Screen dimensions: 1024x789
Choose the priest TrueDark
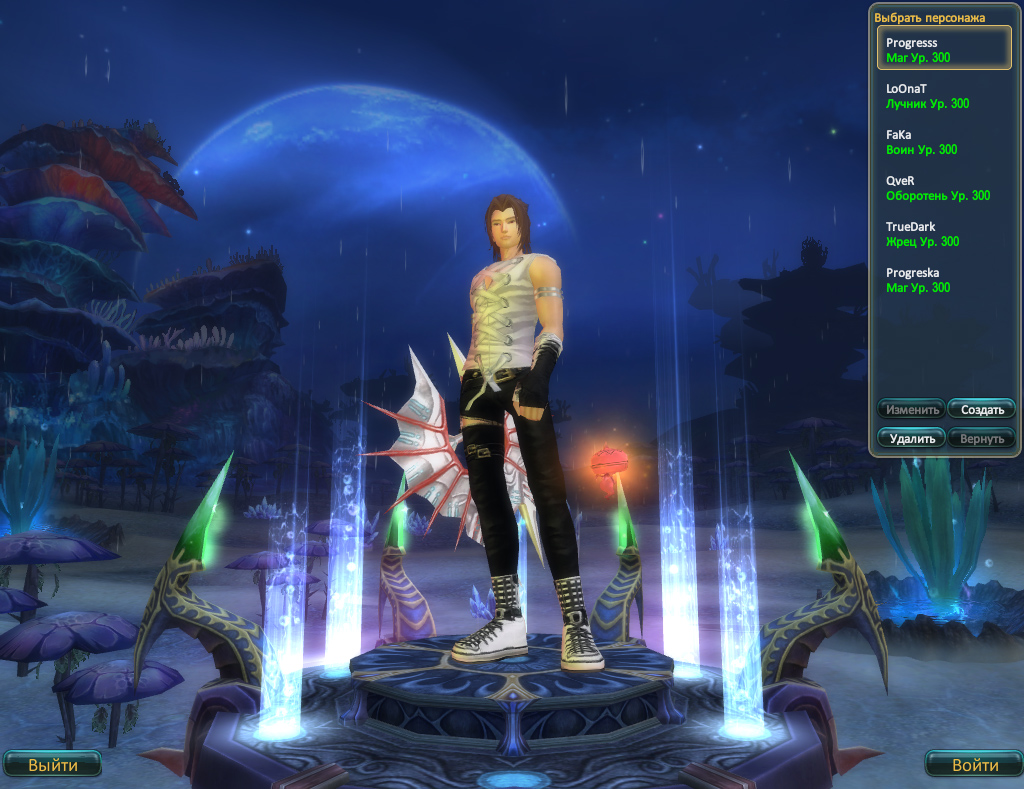[x=944, y=234]
